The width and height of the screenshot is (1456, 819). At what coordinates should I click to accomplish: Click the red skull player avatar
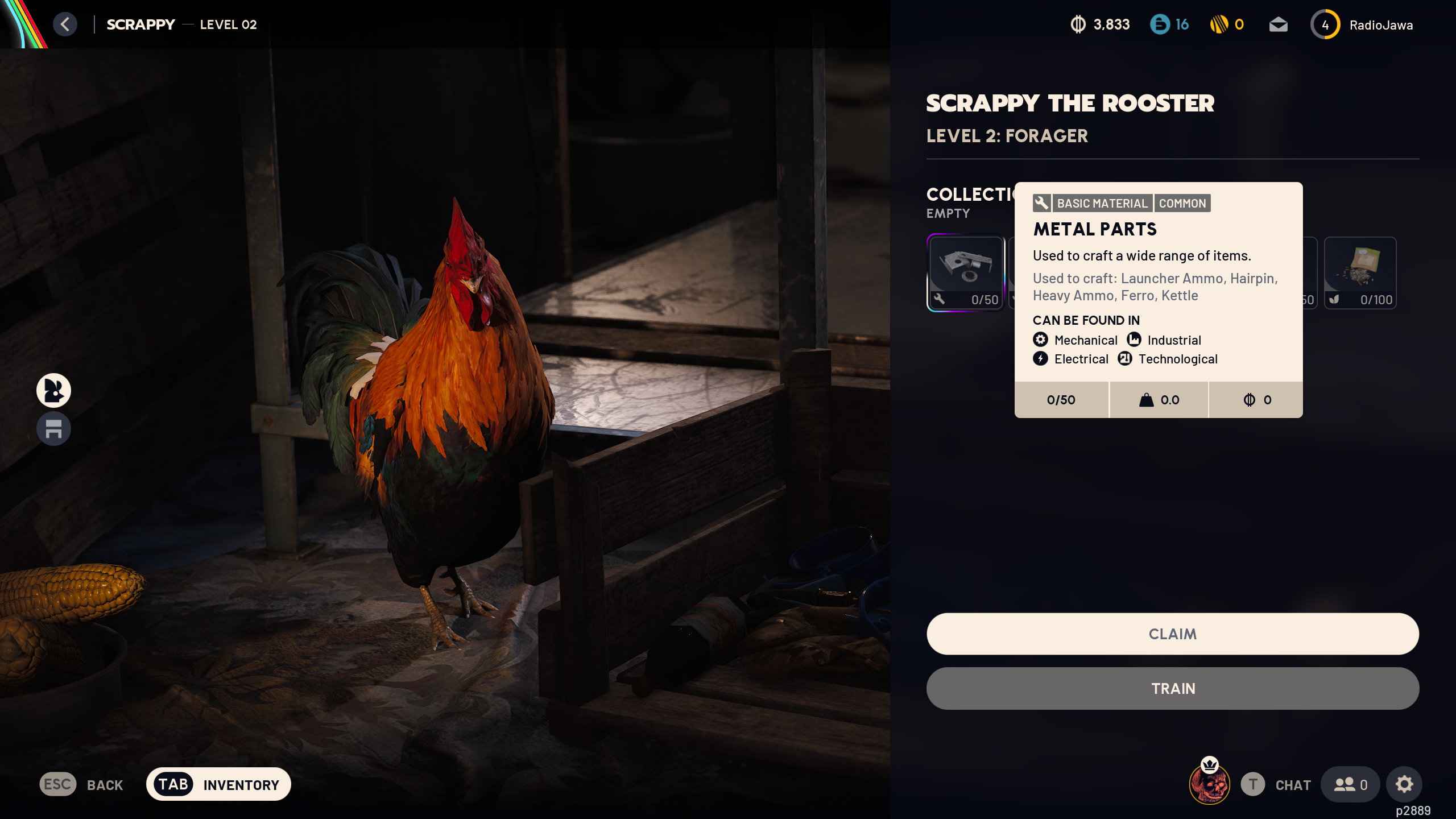1209,784
